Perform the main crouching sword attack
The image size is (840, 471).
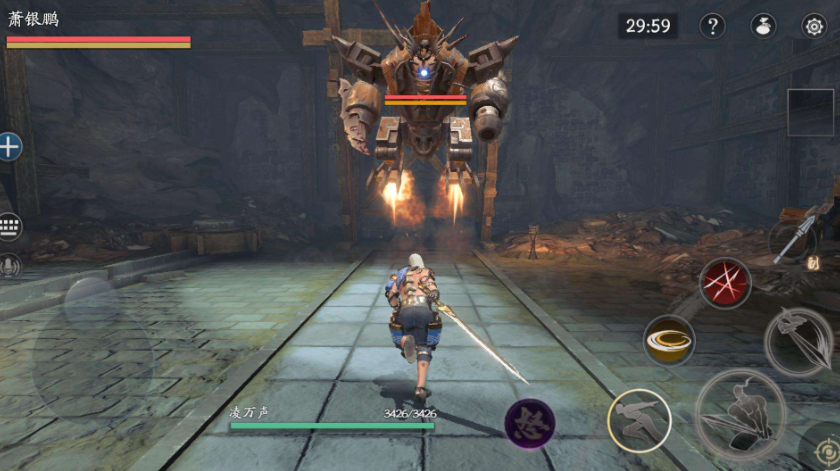pyautogui.click(x=741, y=414)
